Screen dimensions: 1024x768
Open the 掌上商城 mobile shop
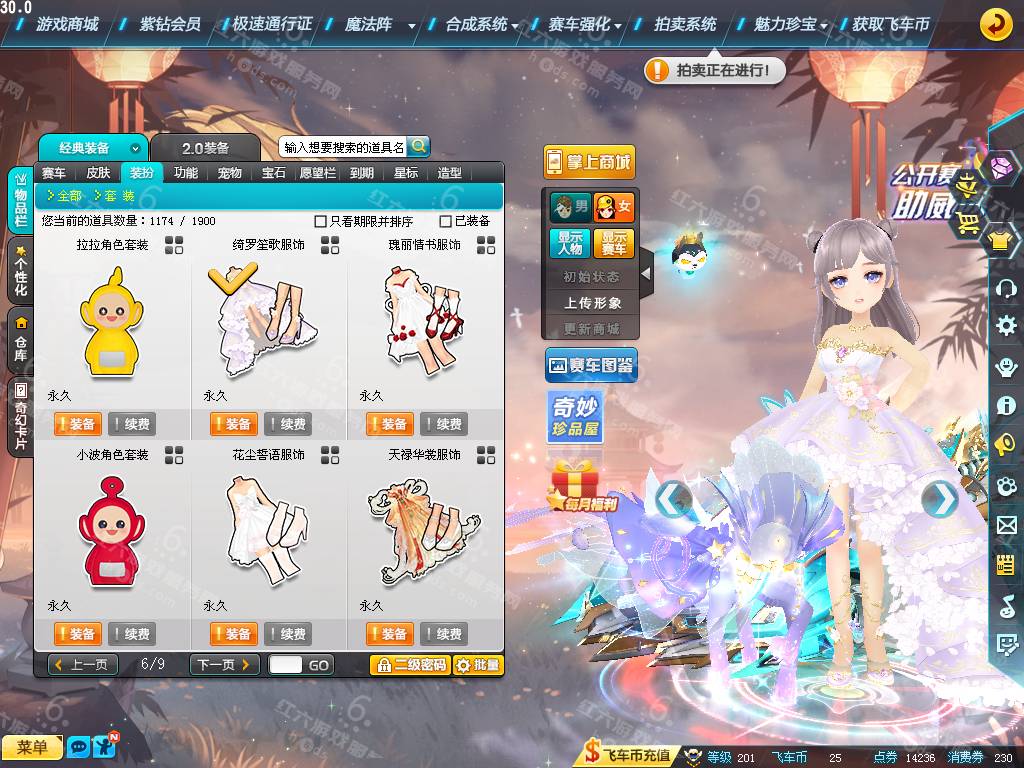coord(590,162)
